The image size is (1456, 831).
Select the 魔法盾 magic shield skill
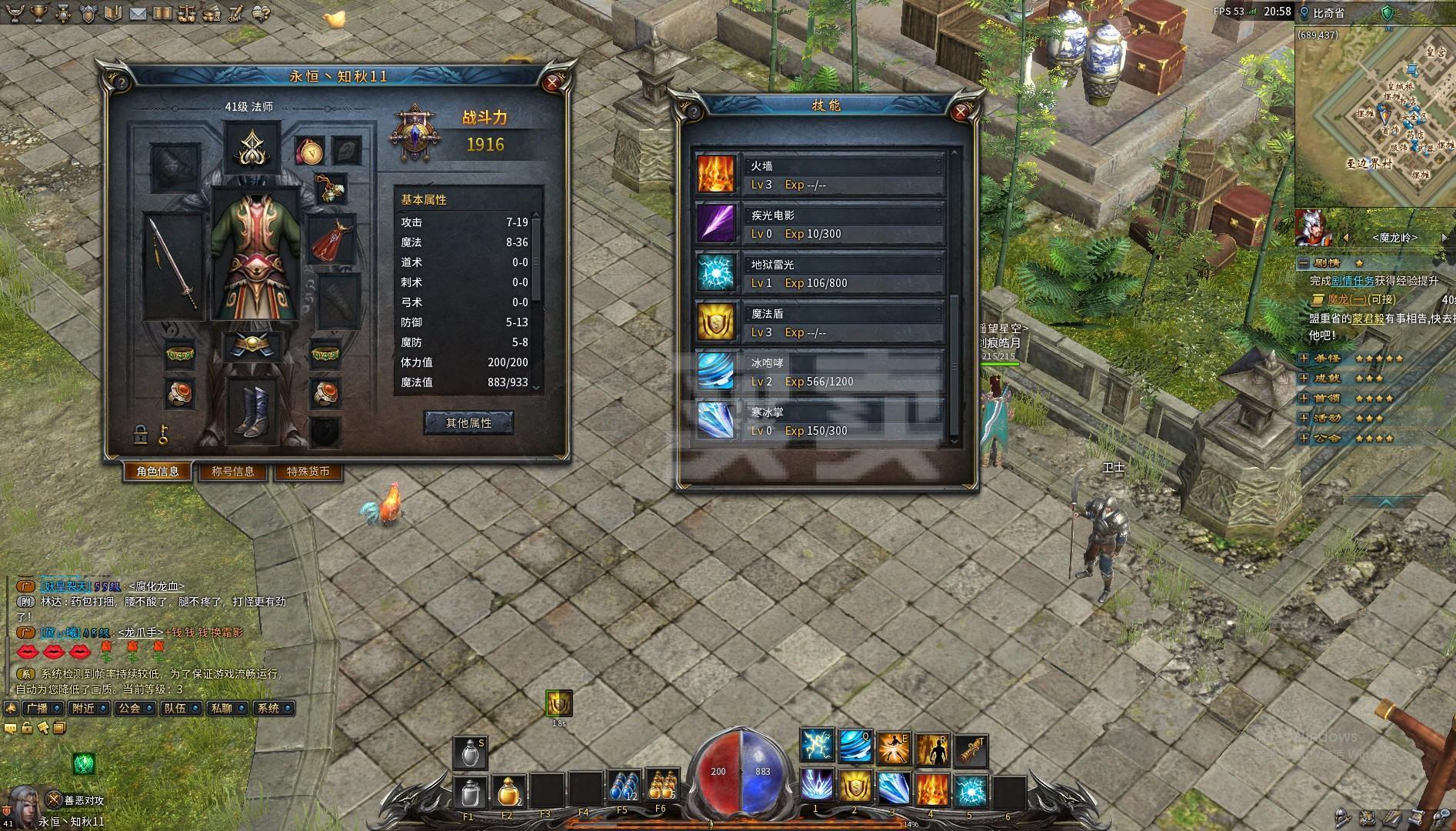pos(820,322)
